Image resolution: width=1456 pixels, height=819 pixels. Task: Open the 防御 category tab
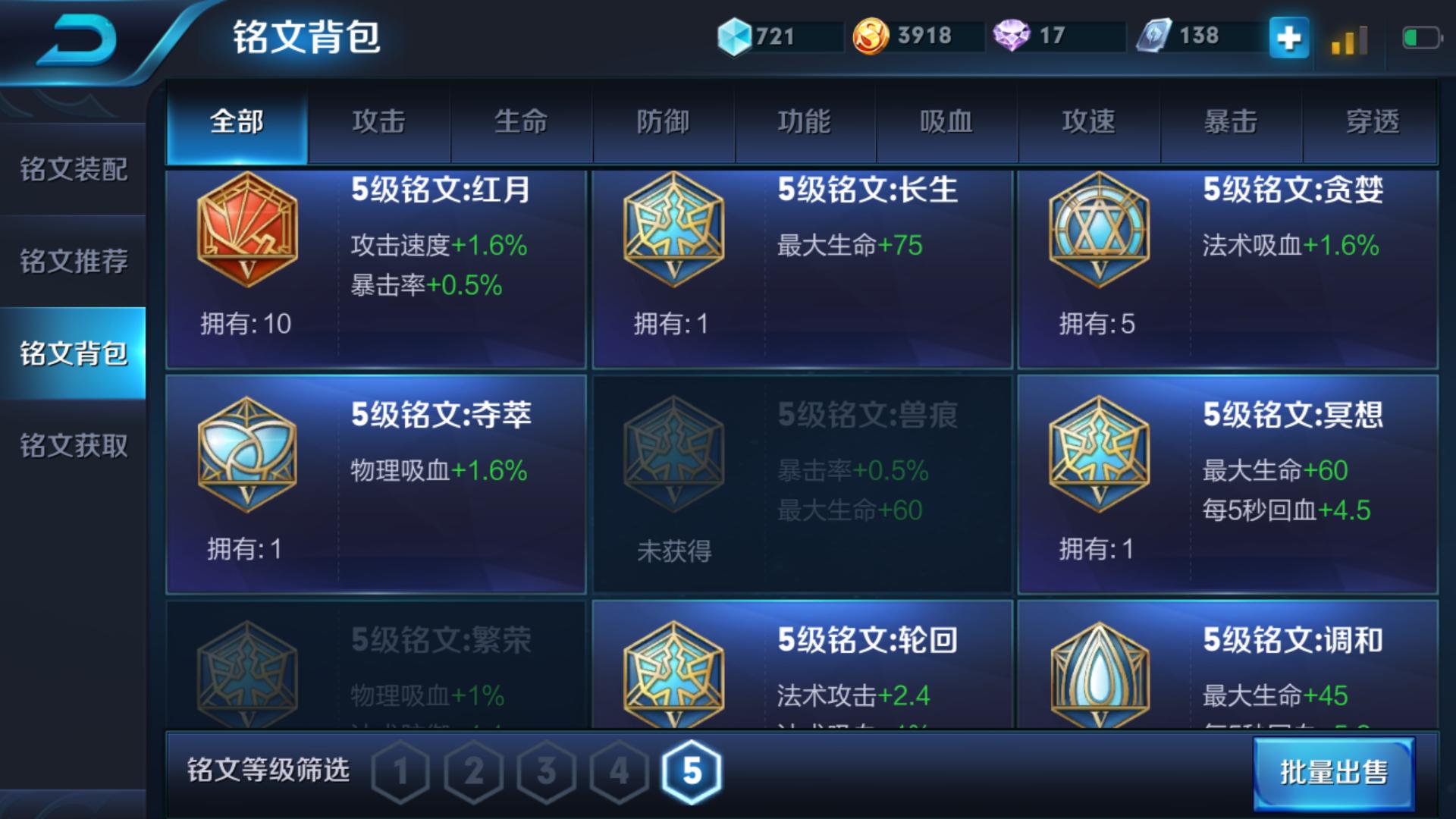pyautogui.click(x=664, y=121)
